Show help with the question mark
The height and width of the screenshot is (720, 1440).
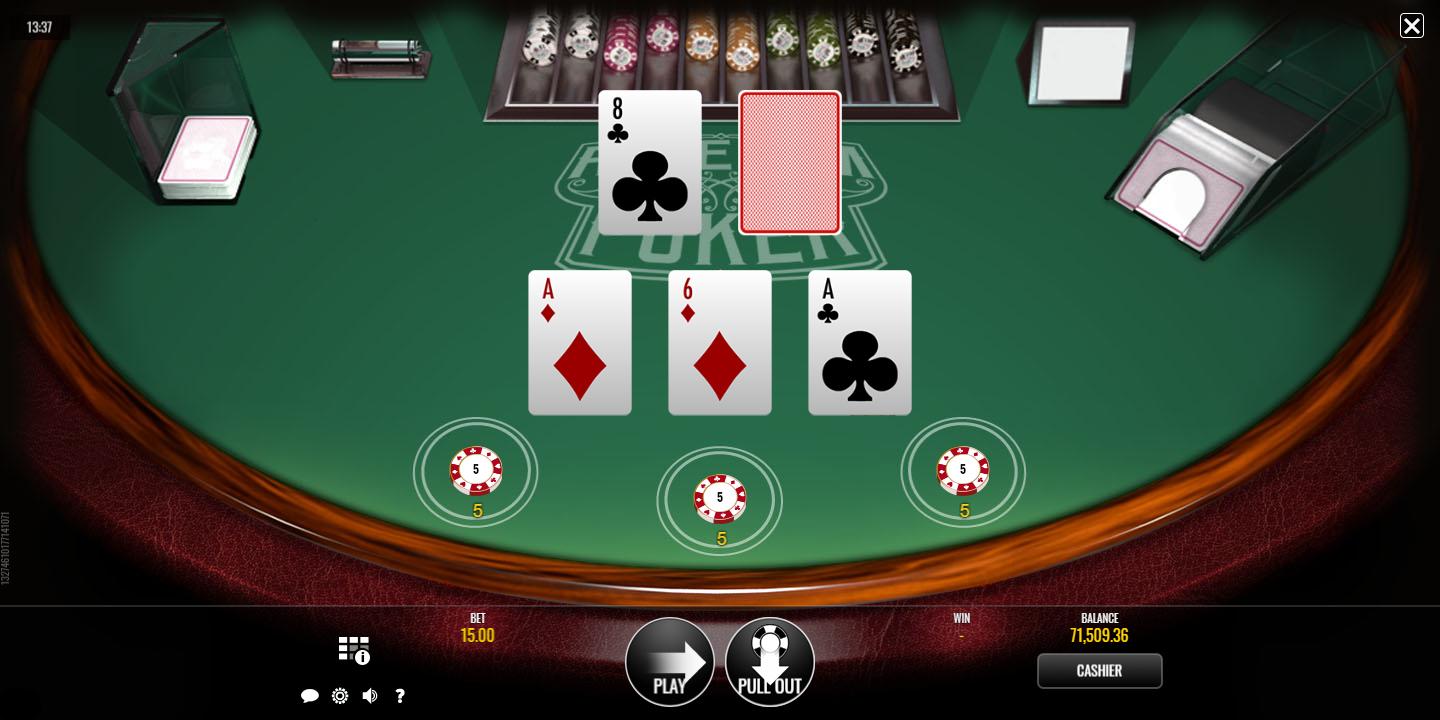(400, 696)
